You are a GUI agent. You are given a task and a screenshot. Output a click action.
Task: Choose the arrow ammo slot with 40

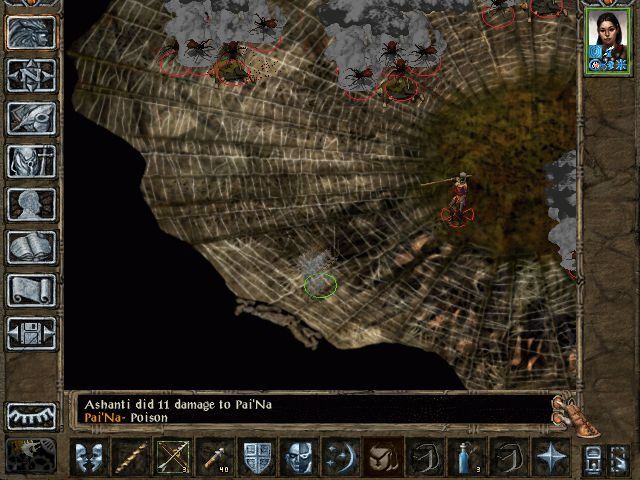(x=214, y=457)
